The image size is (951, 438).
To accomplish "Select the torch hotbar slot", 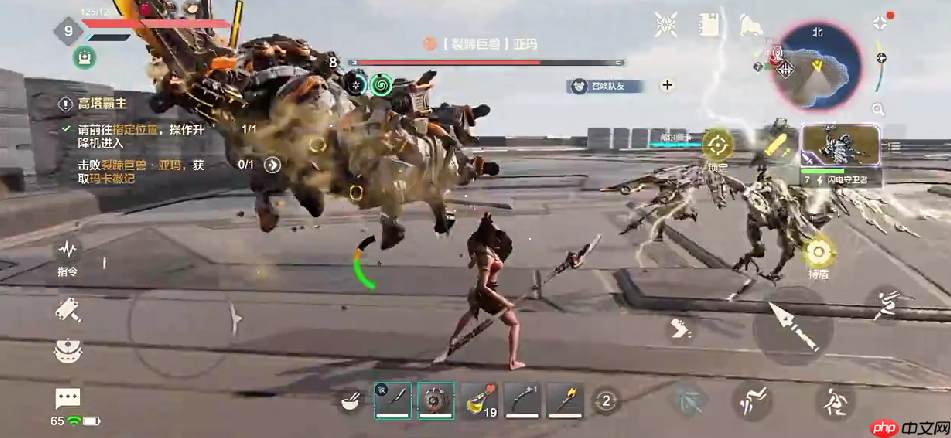I will pyautogui.click(x=565, y=401).
